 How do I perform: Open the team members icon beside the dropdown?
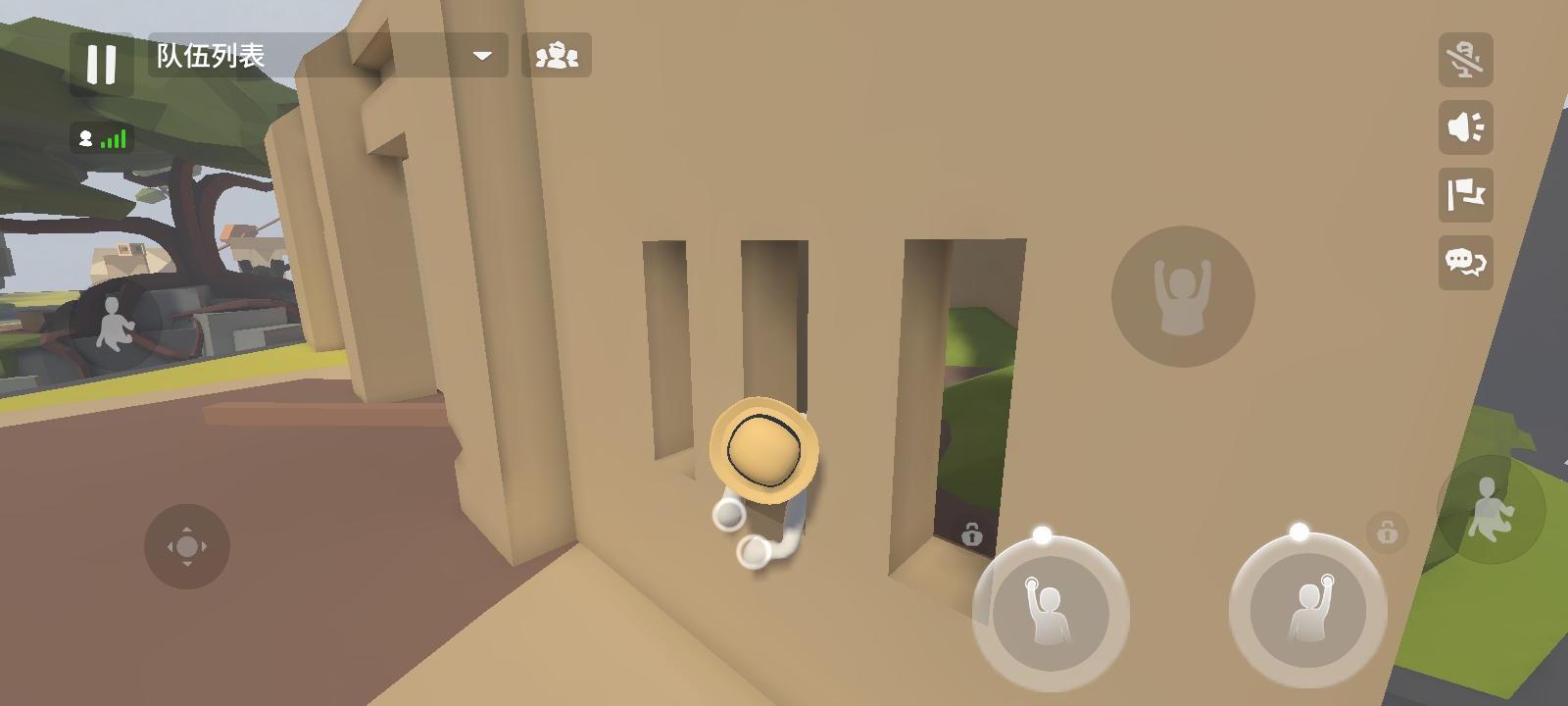[558, 57]
